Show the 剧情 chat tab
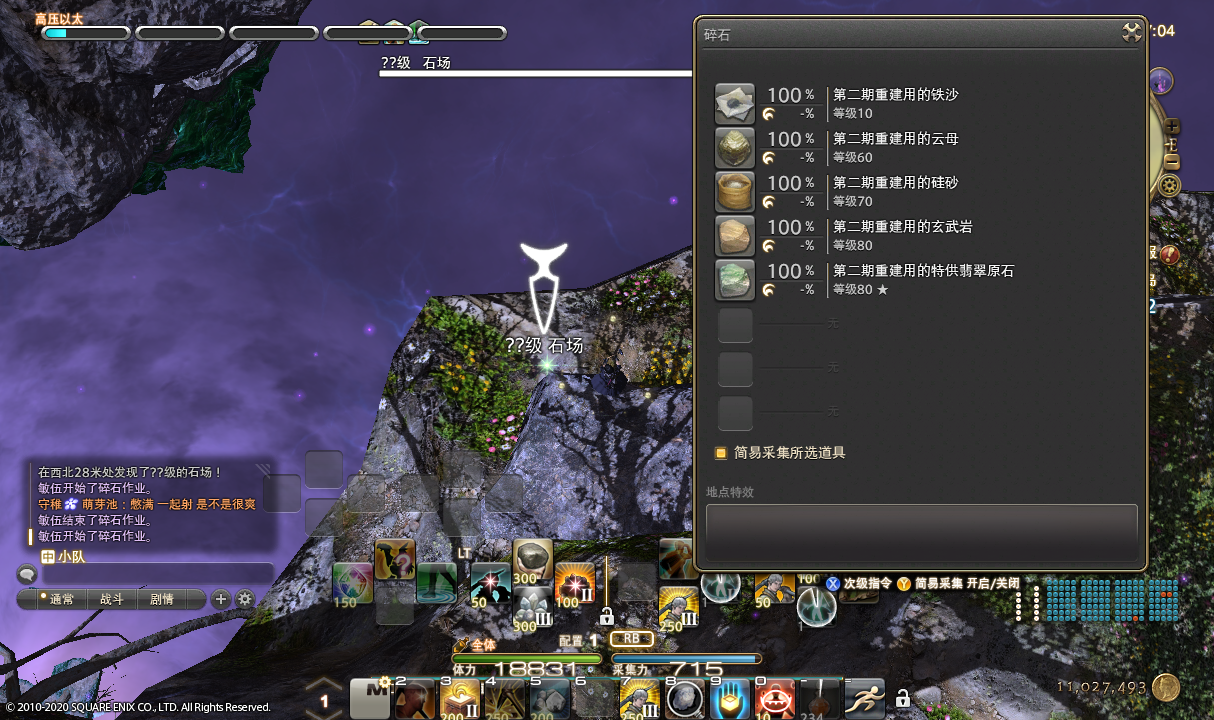 click(161, 599)
